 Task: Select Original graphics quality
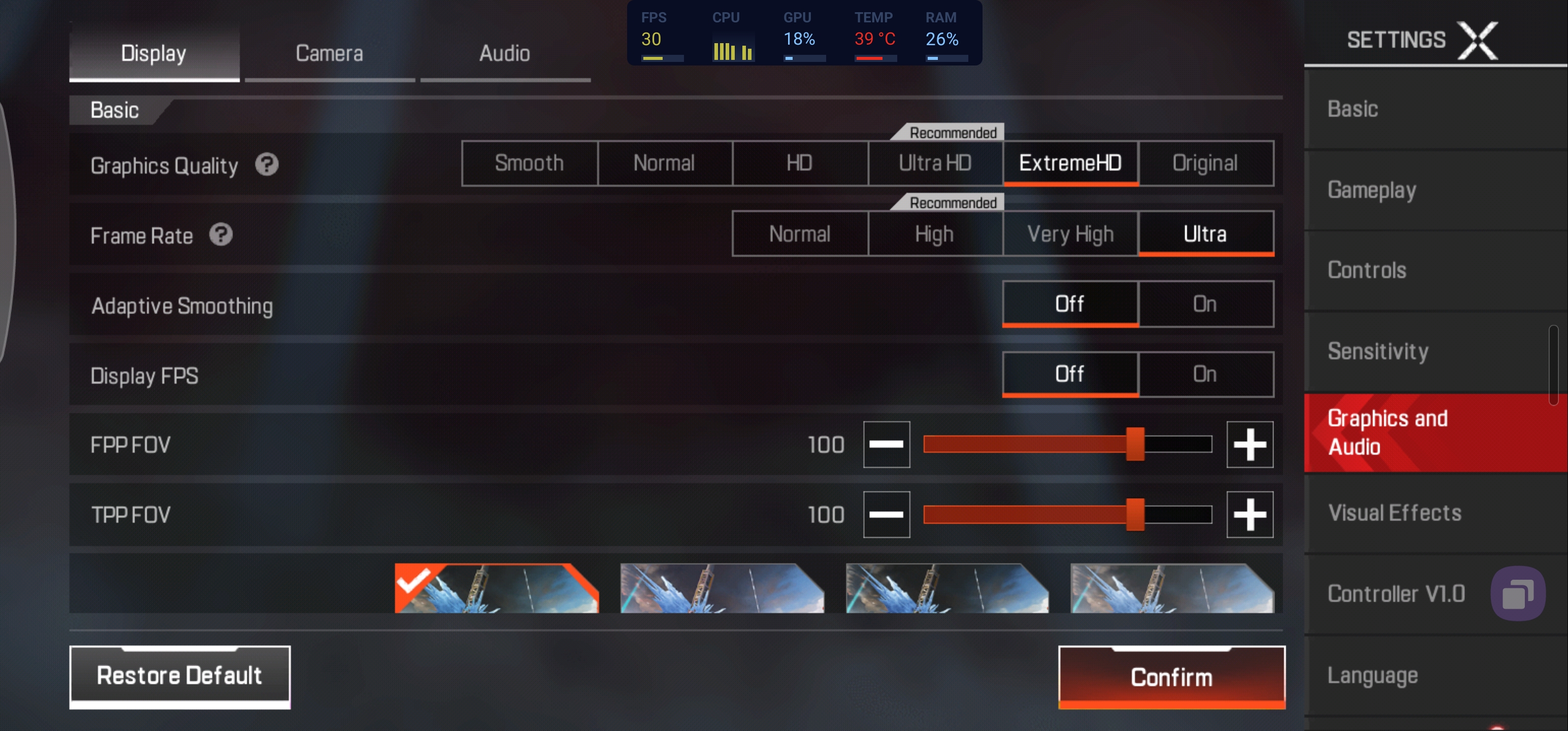[1205, 163]
